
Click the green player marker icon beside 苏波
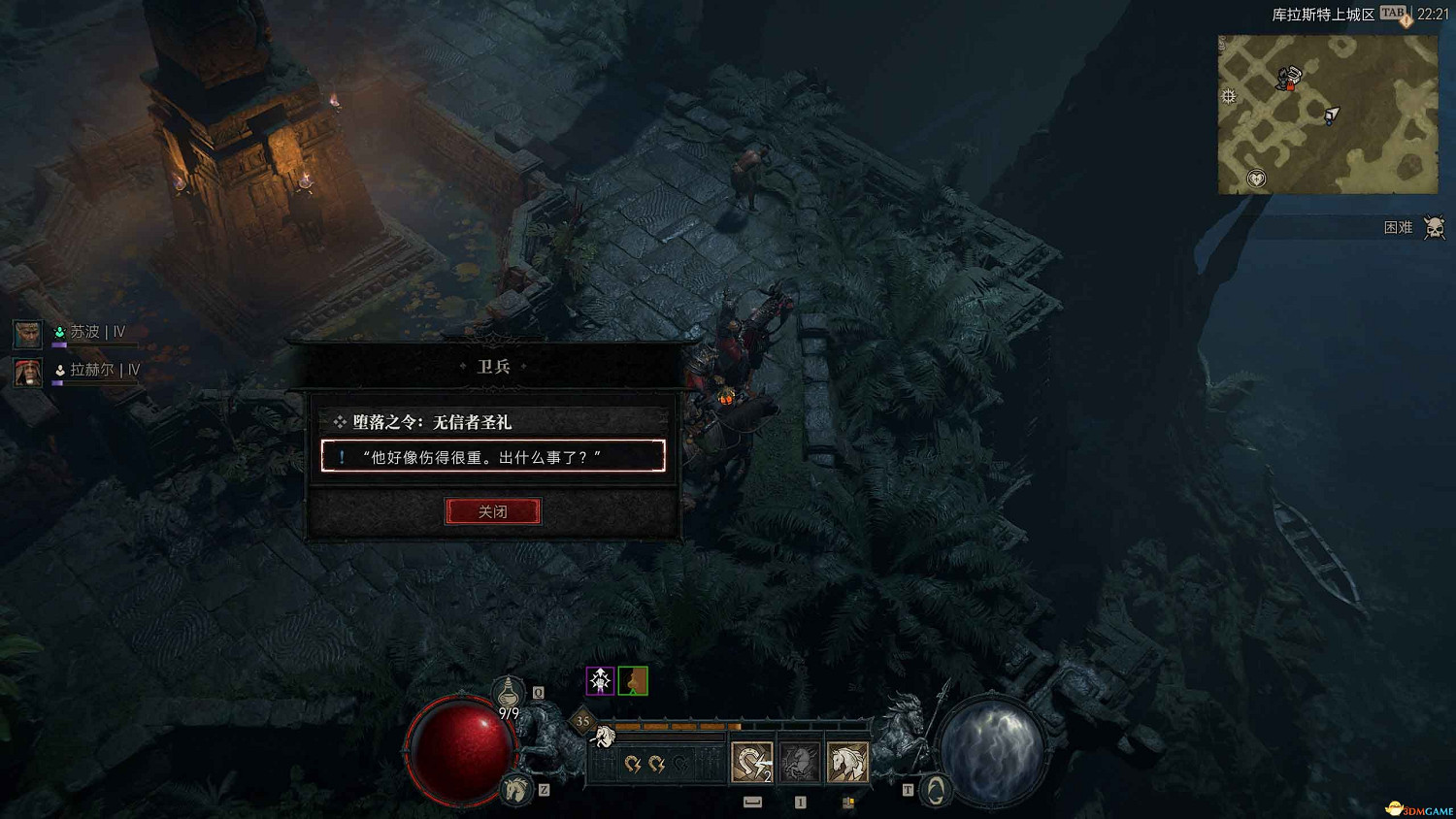click(59, 333)
